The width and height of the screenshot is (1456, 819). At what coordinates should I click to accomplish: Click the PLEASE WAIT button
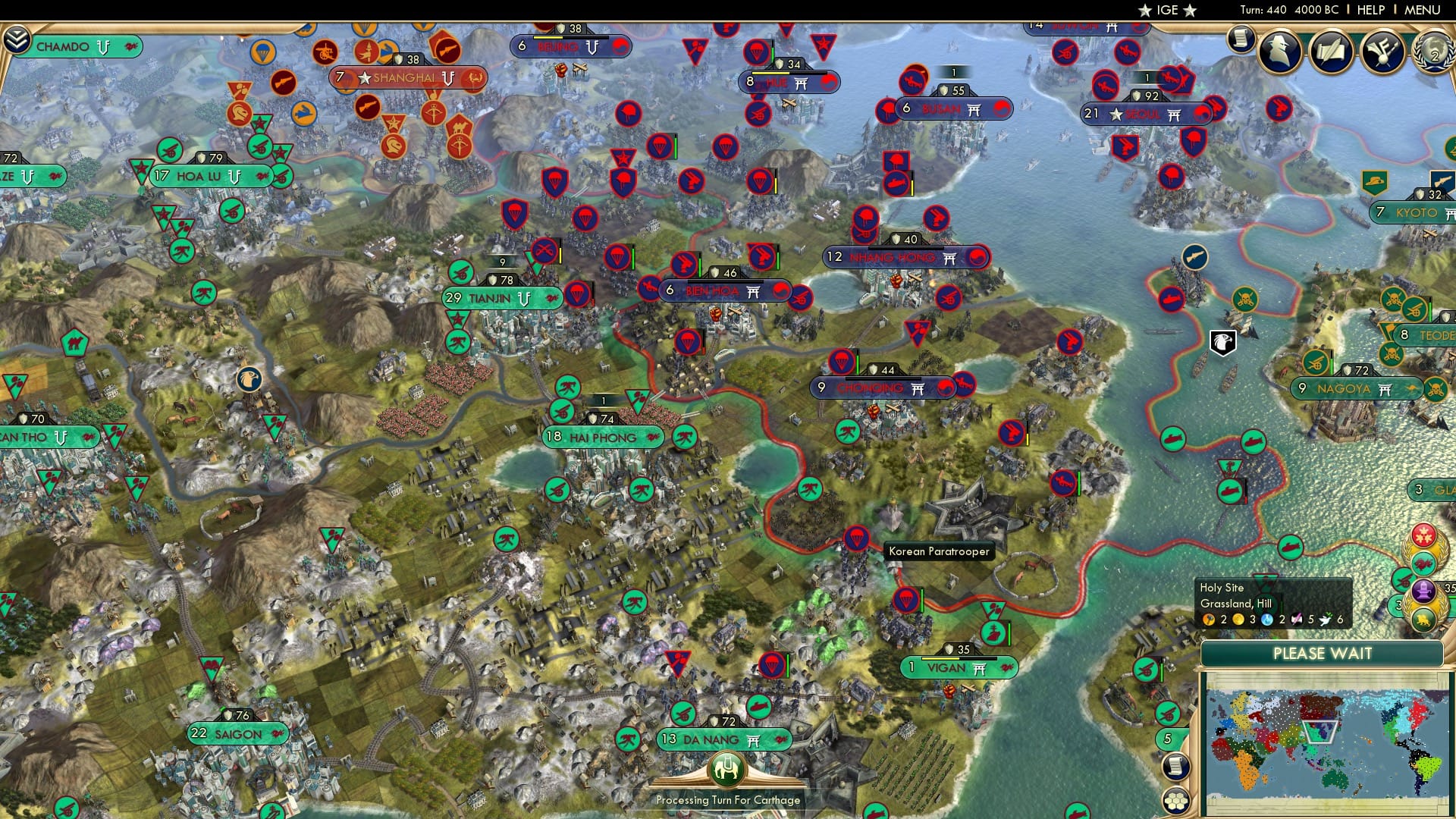1323,653
